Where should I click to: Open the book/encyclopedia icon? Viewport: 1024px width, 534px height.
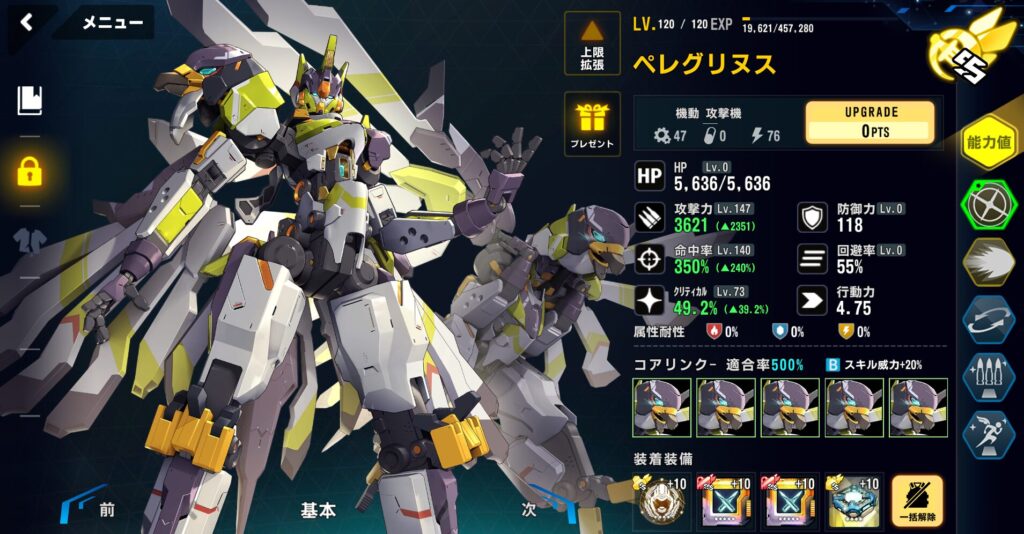[x=29, y=99]
